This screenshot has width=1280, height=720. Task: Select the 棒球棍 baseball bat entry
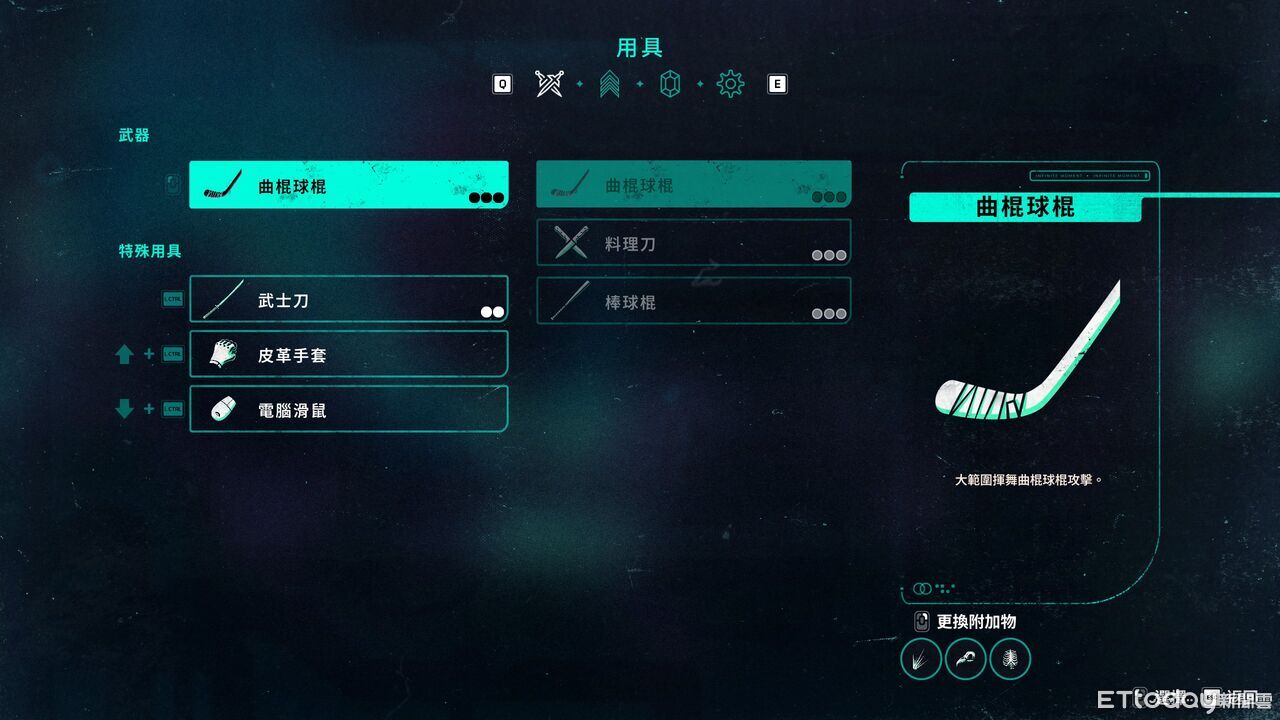(x=693, y=301)
